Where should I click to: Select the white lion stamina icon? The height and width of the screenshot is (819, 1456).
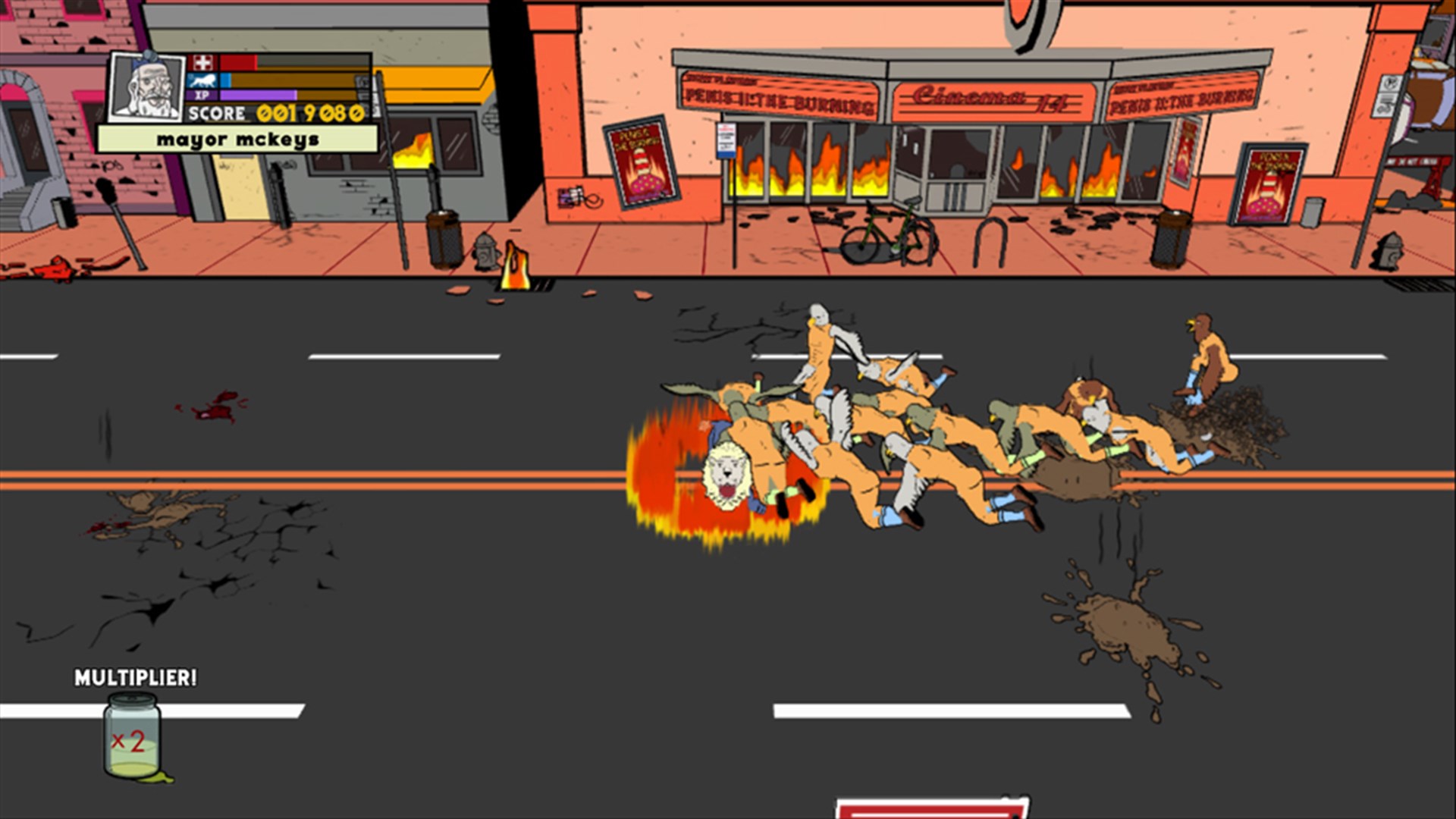pyautogui.click(x=202, y=80)
